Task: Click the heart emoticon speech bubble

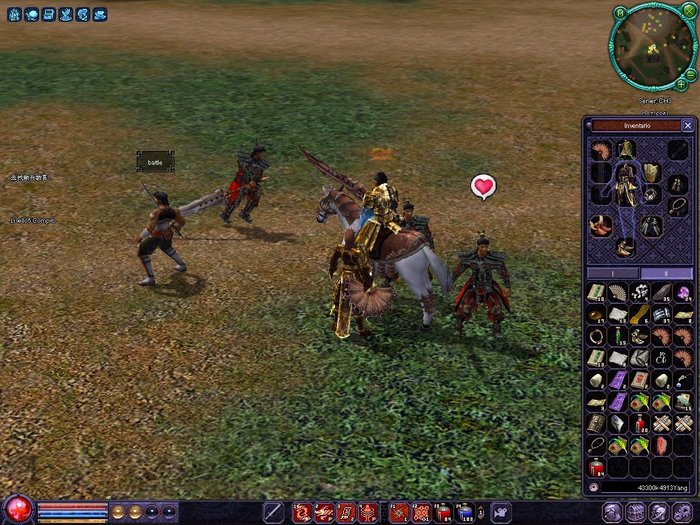Action: pyautogui.click(x=484, y=186)
